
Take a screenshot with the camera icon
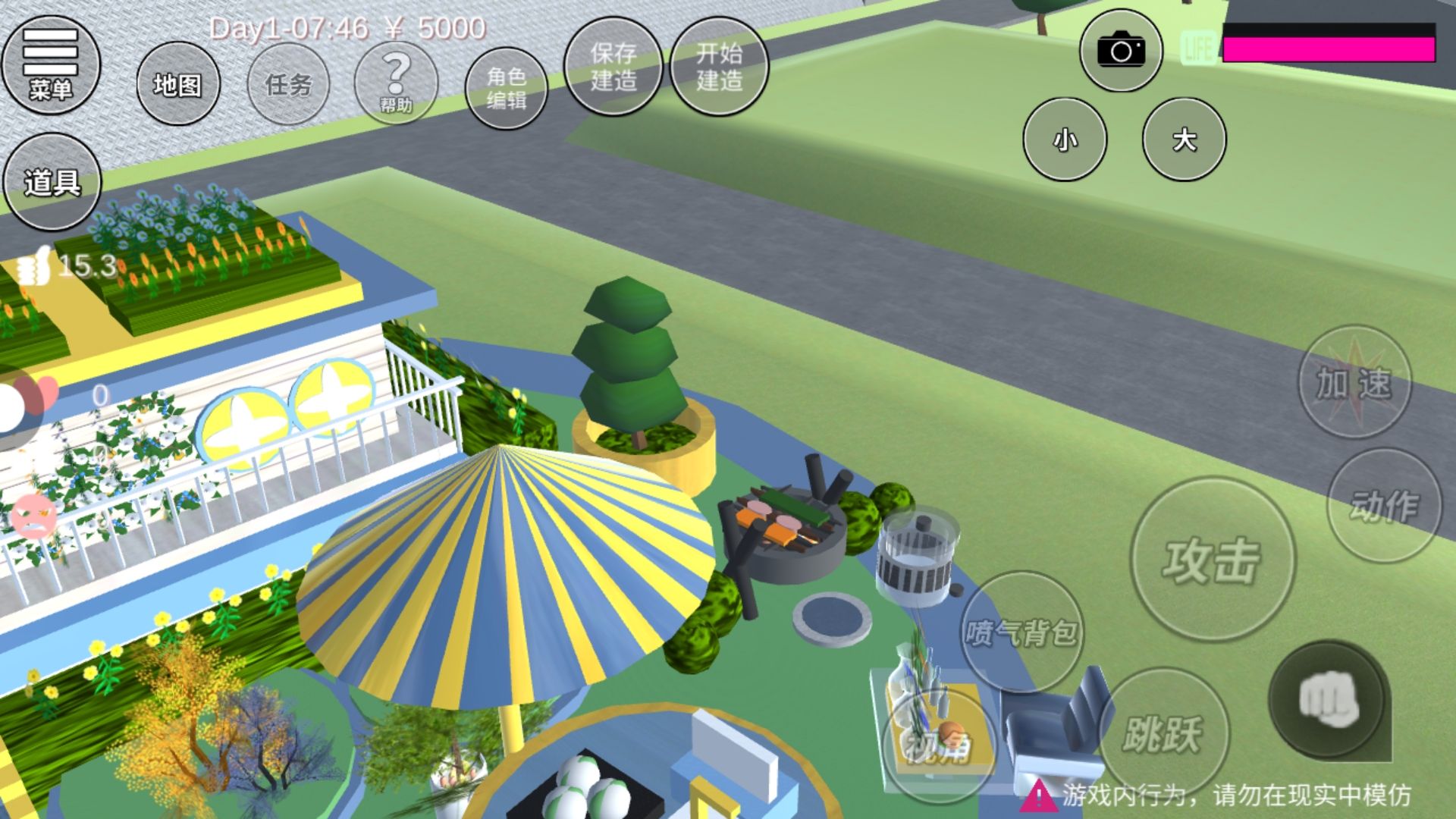click(x=1121, y=51)
